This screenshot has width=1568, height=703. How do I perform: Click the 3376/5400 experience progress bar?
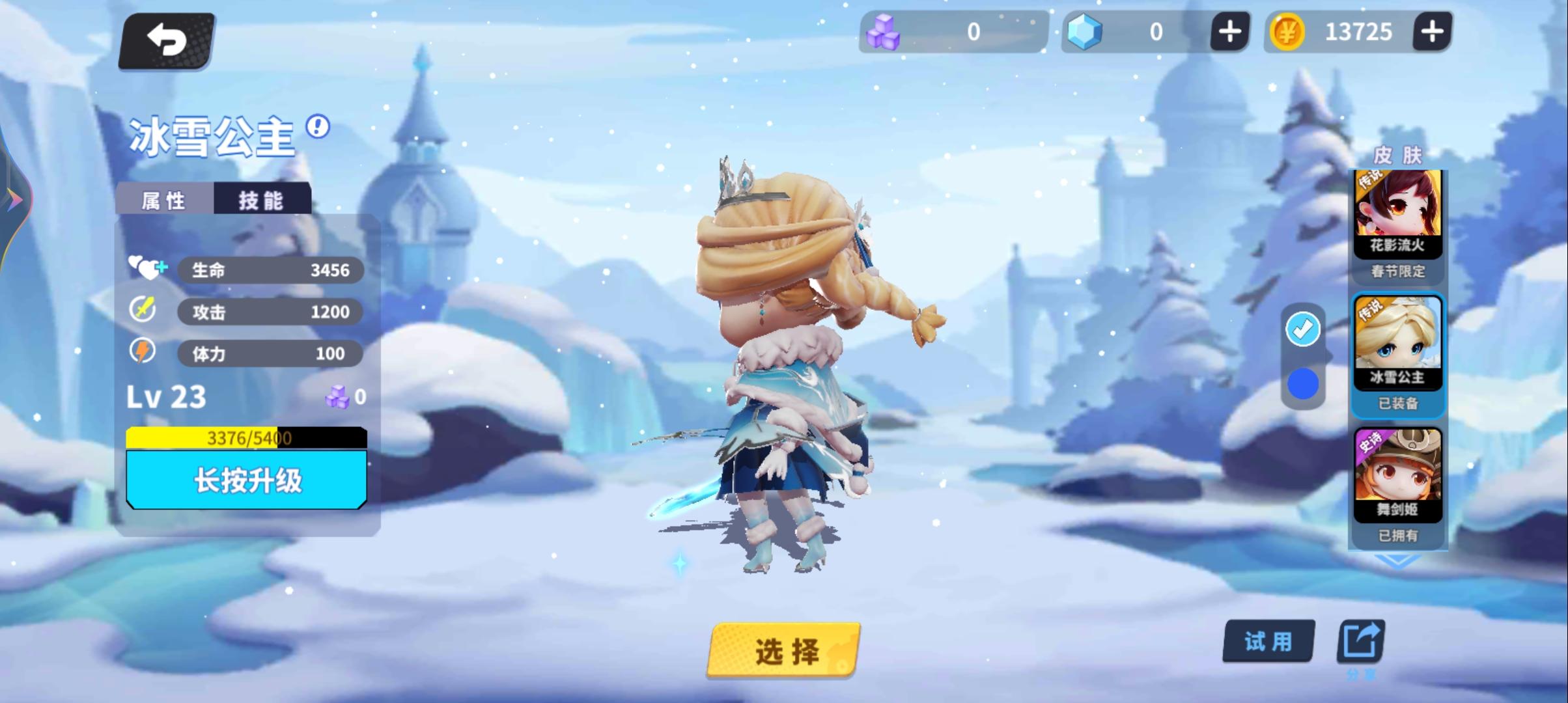(x=247, y=439)
